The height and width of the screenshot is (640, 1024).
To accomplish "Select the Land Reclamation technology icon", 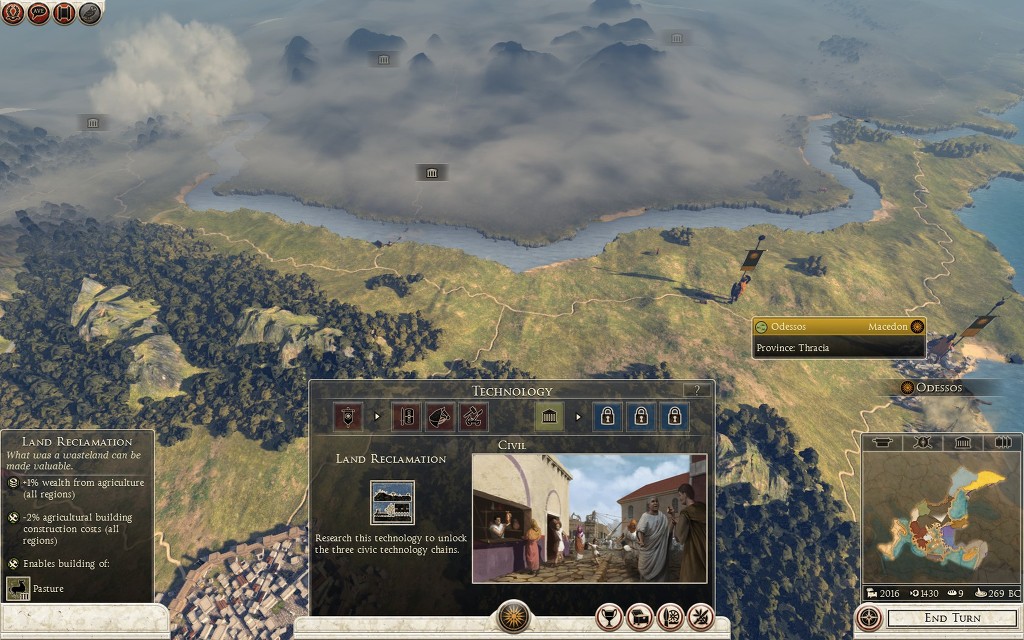I will 392,502.
